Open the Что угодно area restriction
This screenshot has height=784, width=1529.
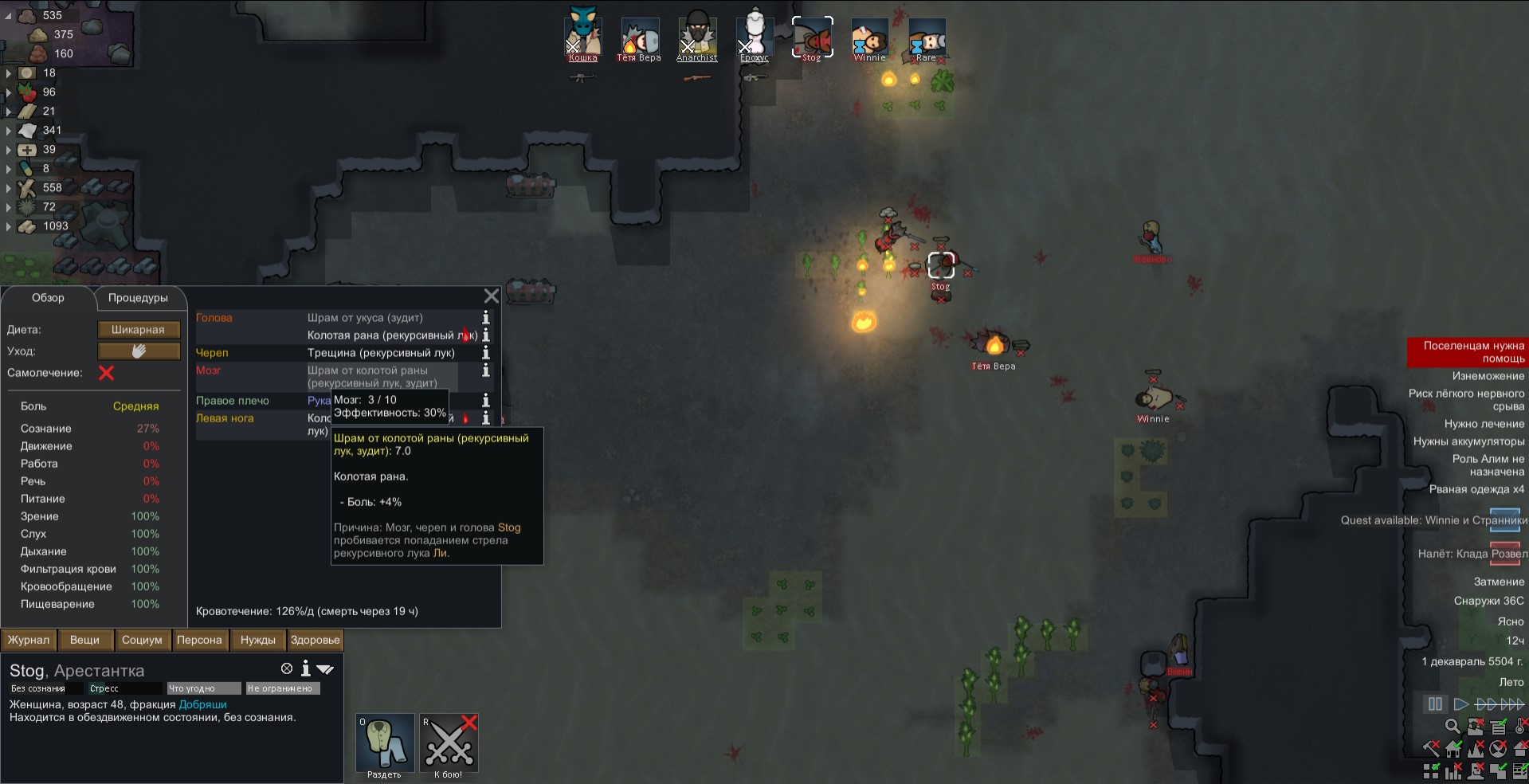(203, 688)
